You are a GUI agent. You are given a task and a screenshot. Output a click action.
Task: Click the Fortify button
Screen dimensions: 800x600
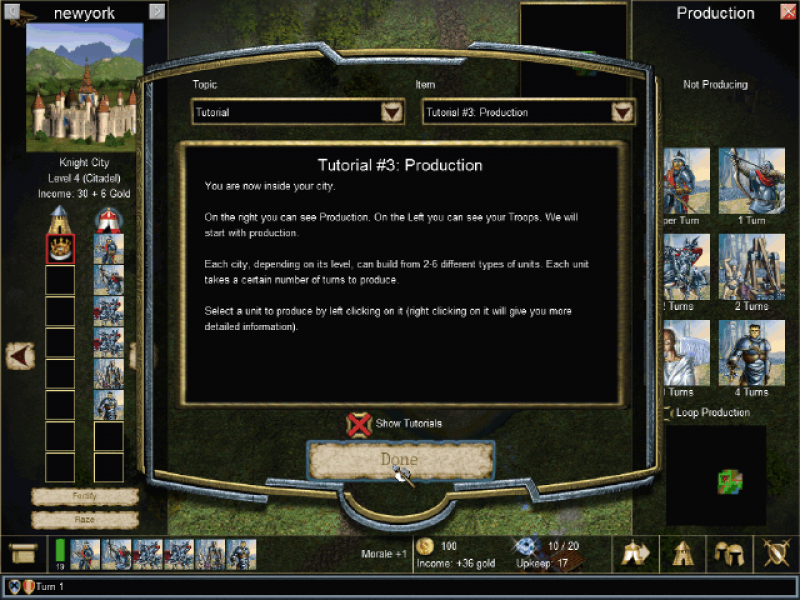85,496
